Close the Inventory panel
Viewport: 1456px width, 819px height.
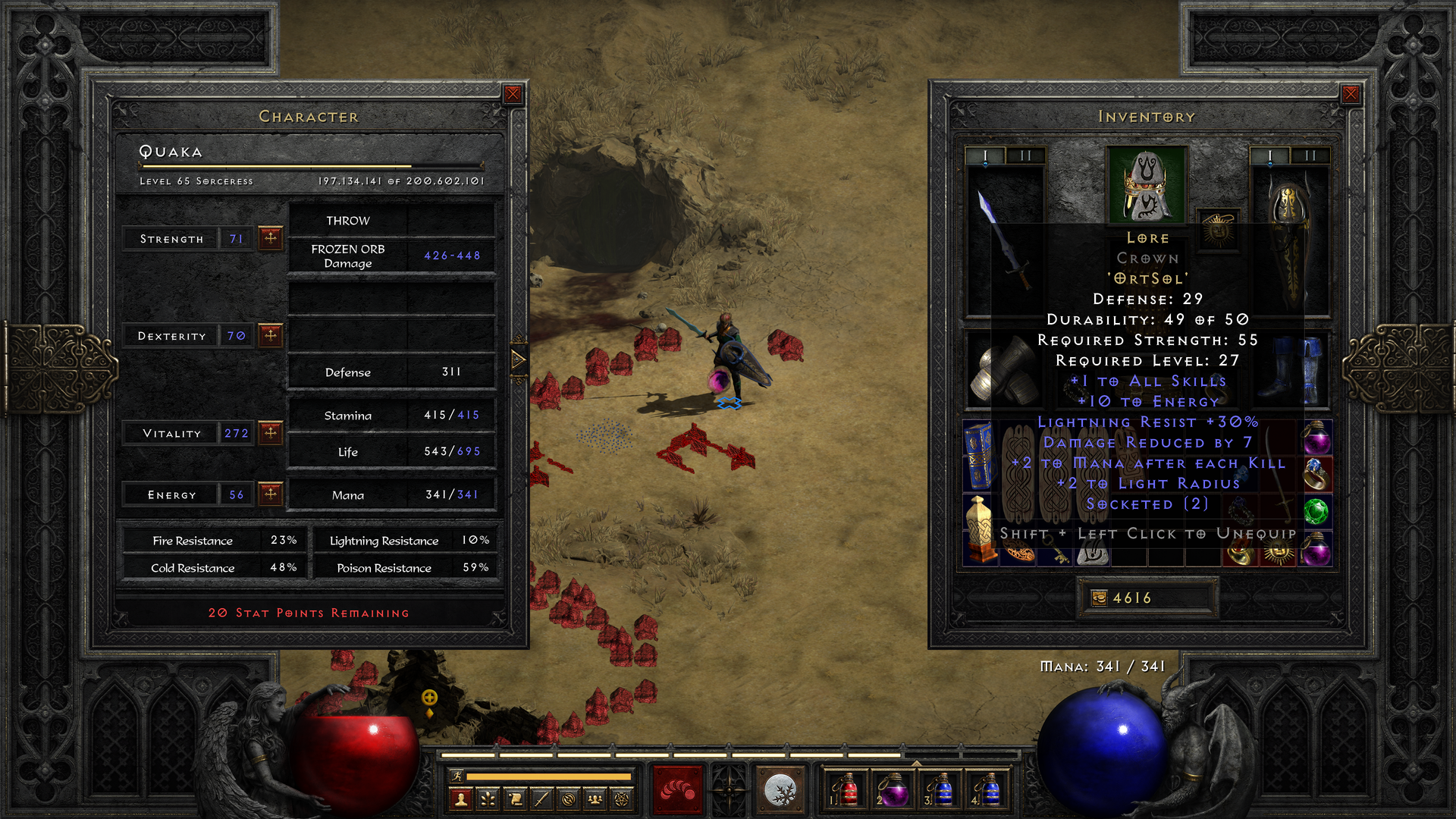[x=1351, y=94]
